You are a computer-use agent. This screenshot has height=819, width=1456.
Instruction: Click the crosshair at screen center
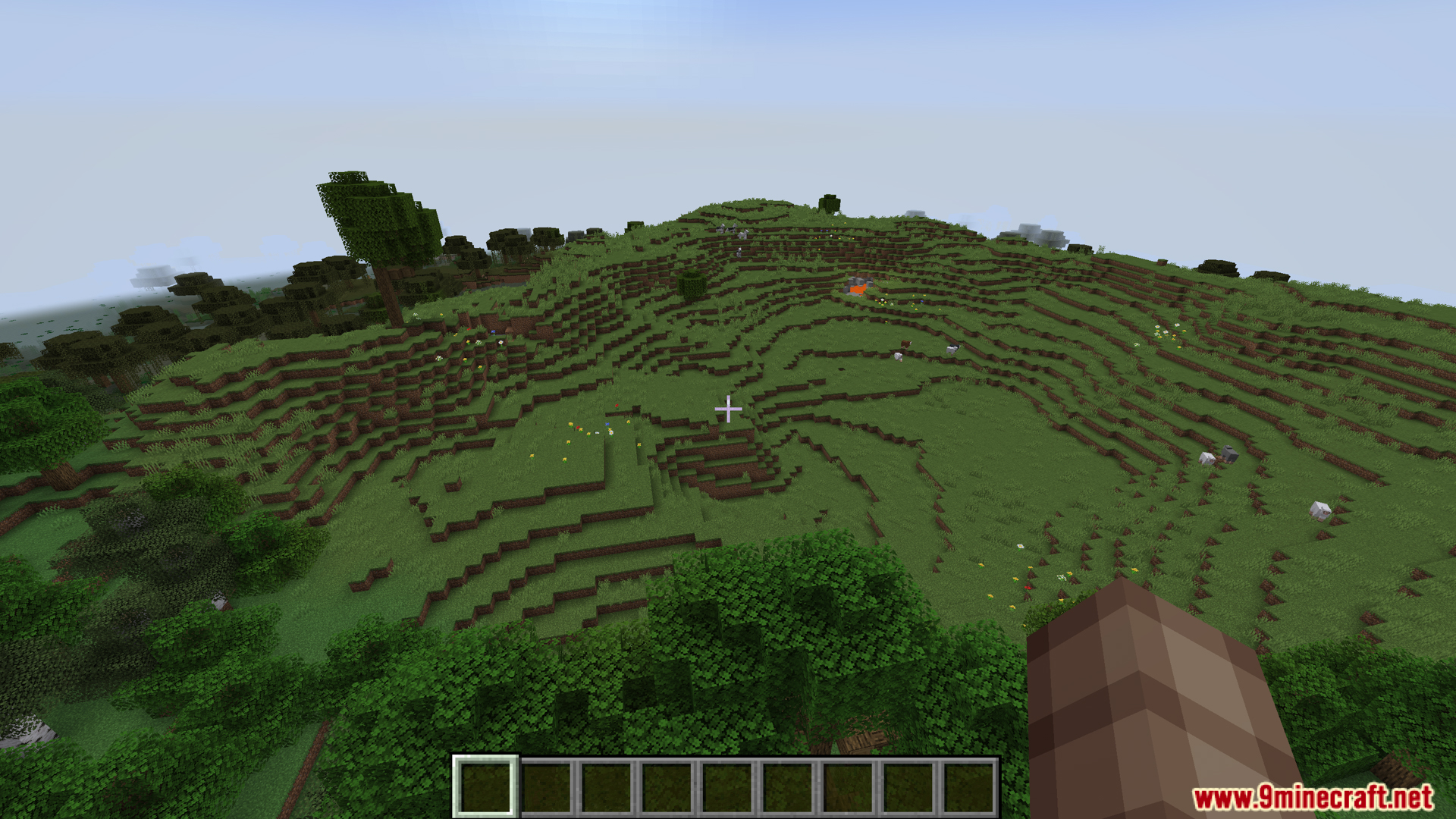point(728,408)
